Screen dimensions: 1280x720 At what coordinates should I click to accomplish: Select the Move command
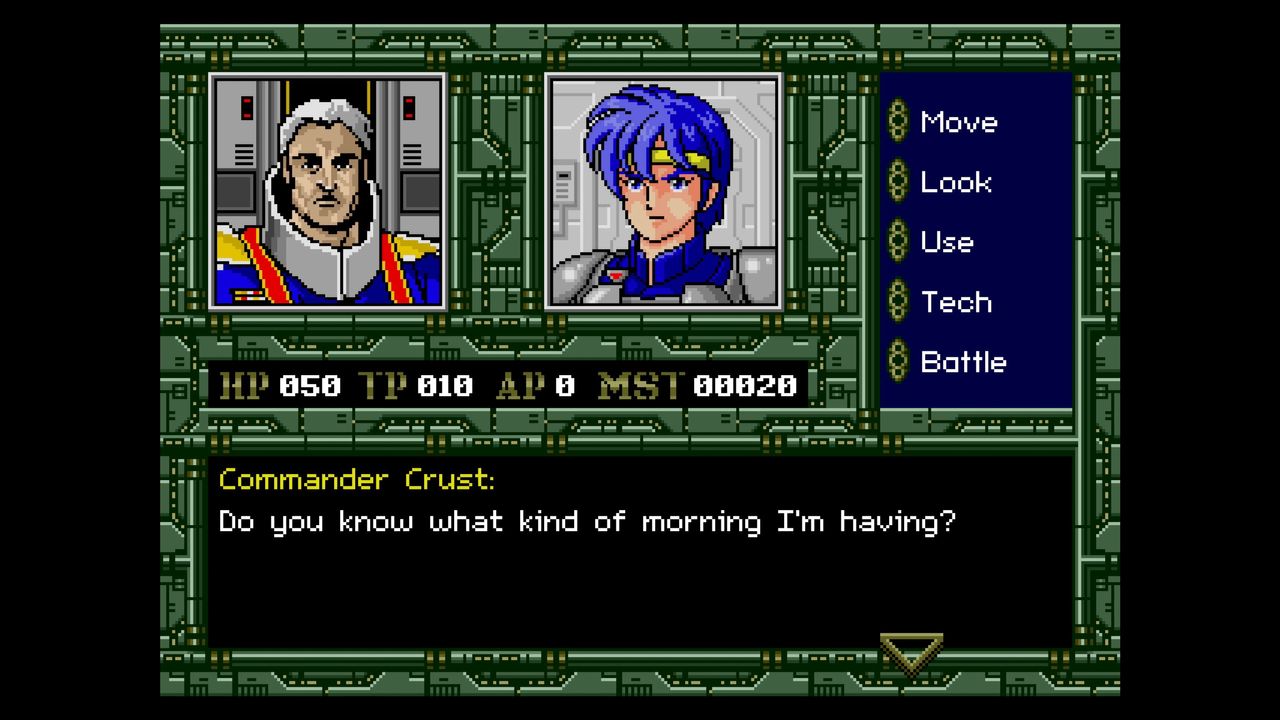[957, 123]
